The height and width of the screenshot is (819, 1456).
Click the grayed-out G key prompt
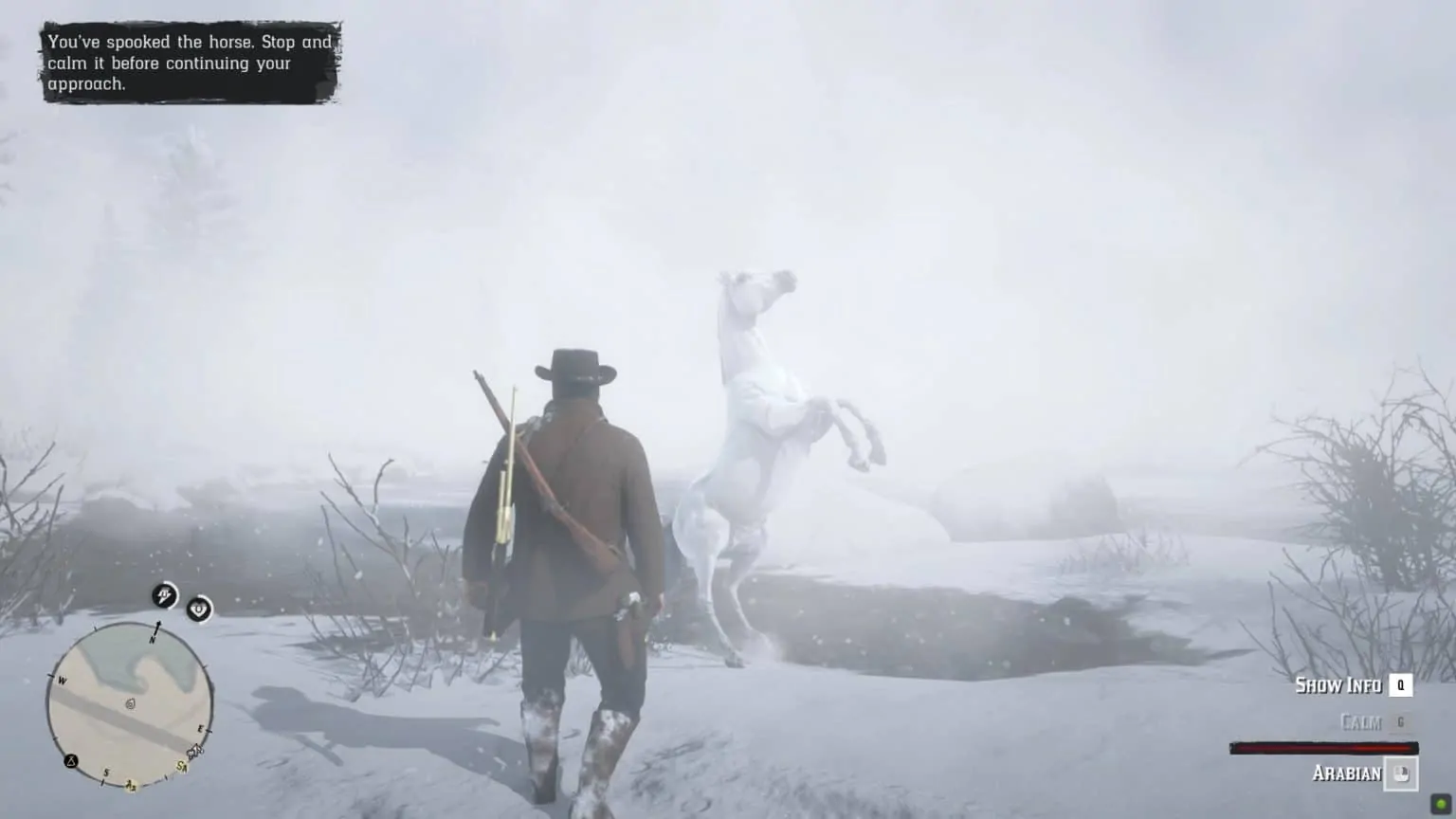[1401, 722]
